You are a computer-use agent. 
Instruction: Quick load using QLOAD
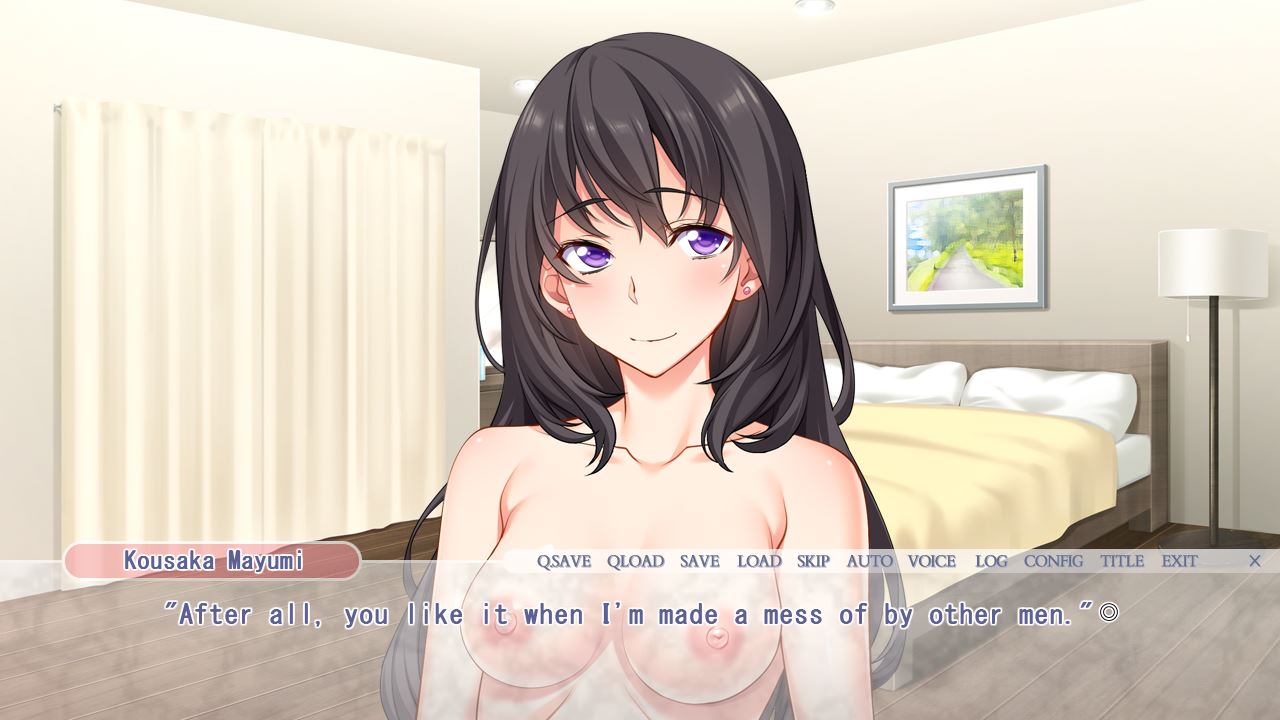pyautogui.click(x=635, y=561)
